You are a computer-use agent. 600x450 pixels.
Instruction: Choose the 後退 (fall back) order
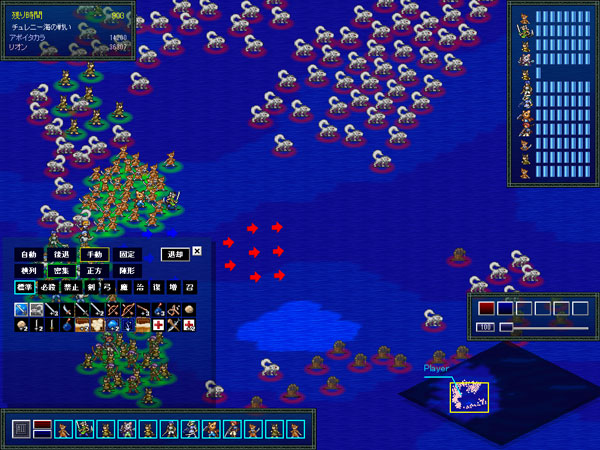pos(61,255)
